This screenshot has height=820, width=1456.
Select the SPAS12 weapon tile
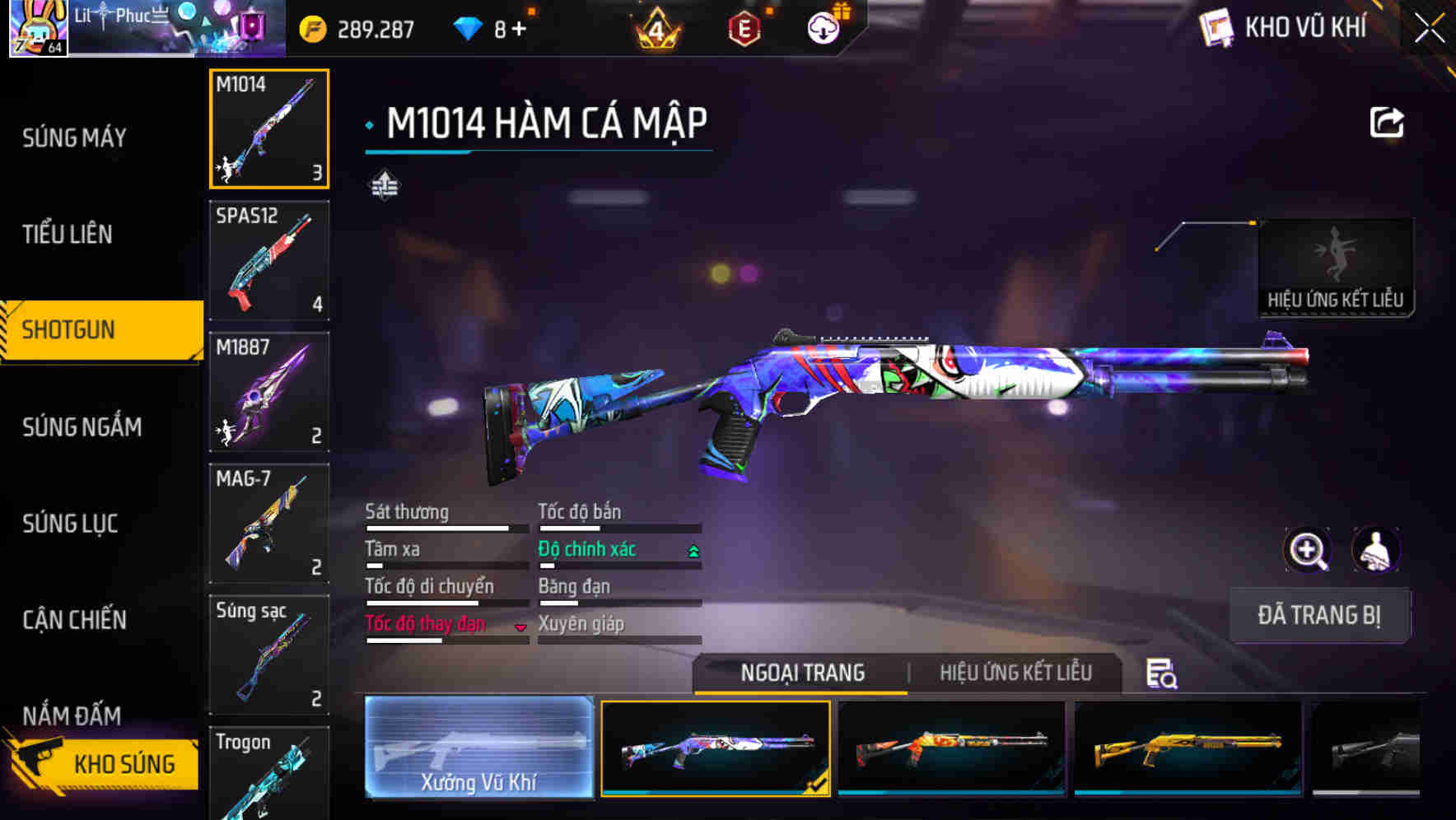pyautogui.click(x=269, y=260)
